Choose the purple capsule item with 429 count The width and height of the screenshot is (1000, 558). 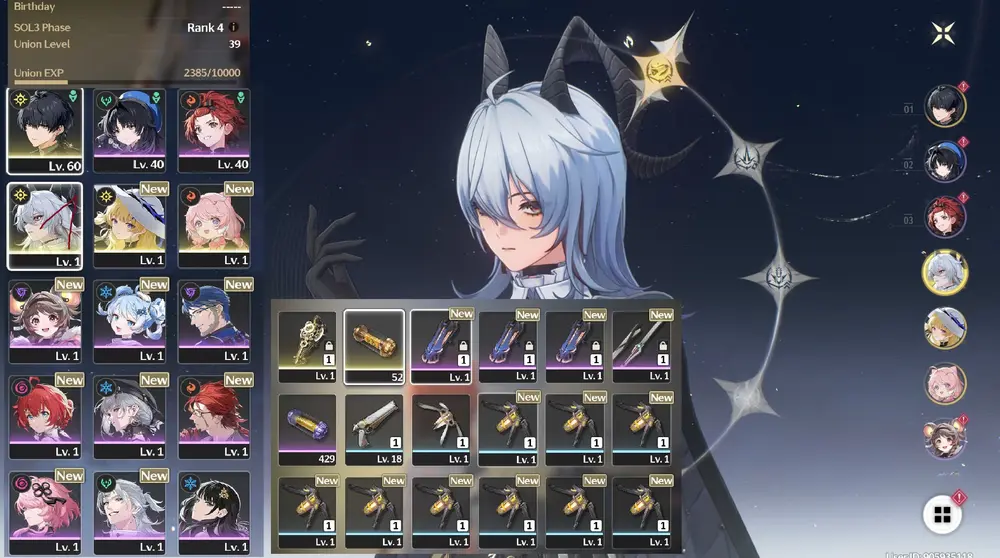307,430
